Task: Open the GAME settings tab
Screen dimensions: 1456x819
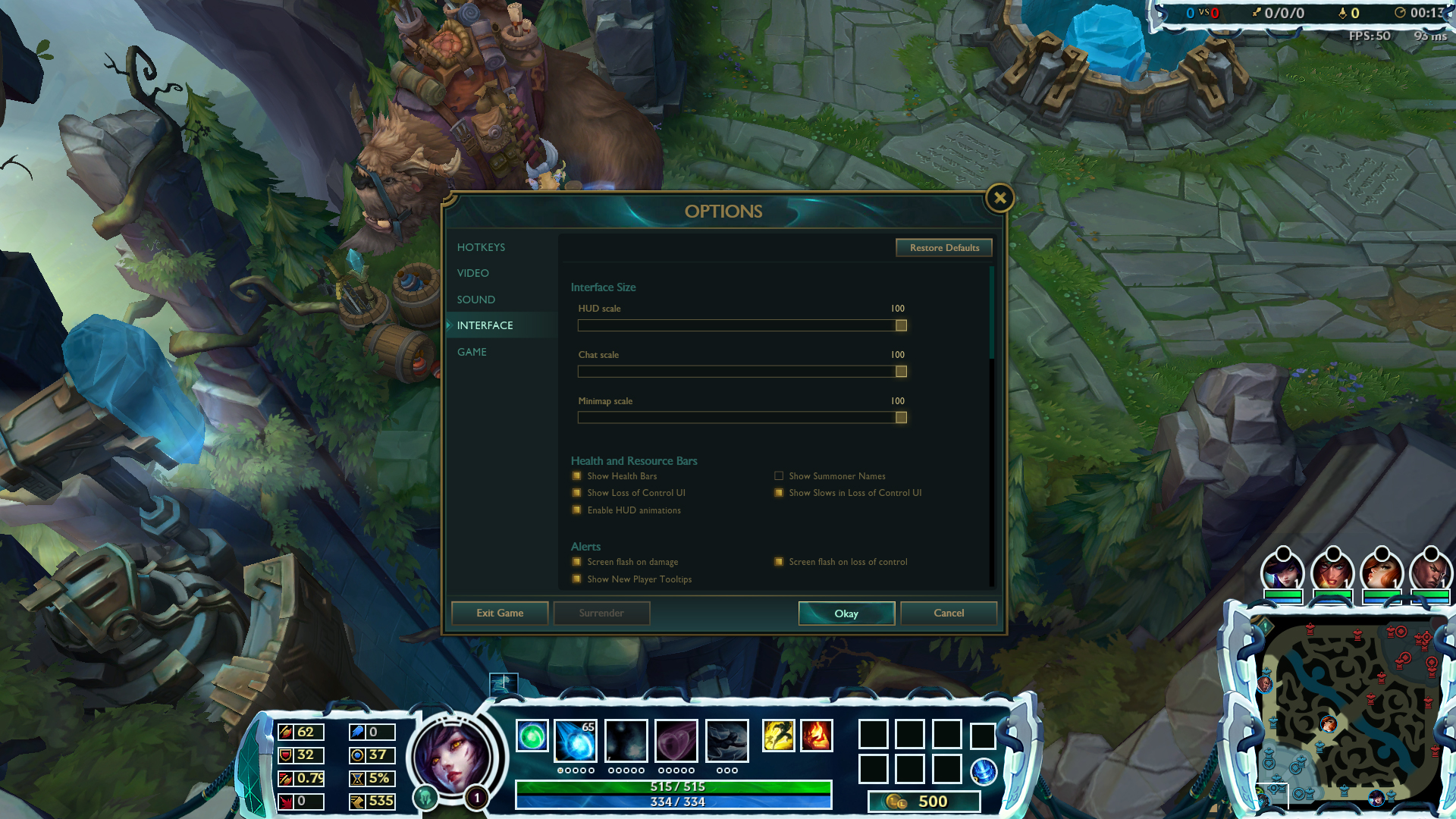Action: coord(472,351)
